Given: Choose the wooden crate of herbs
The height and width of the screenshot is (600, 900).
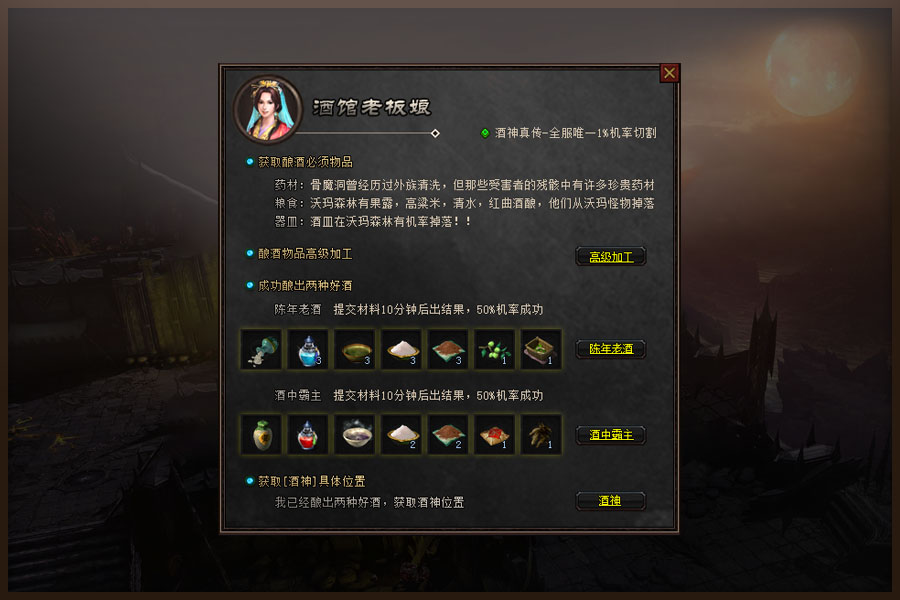Looking at the screenshot, I should click(541, 349).
